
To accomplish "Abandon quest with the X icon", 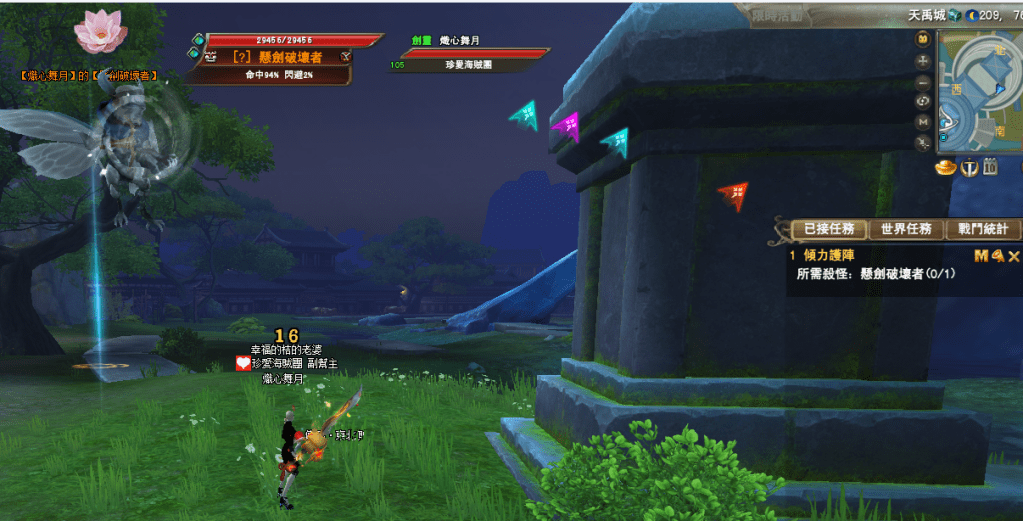I will pyautogui.click(x=1014, y=256).
